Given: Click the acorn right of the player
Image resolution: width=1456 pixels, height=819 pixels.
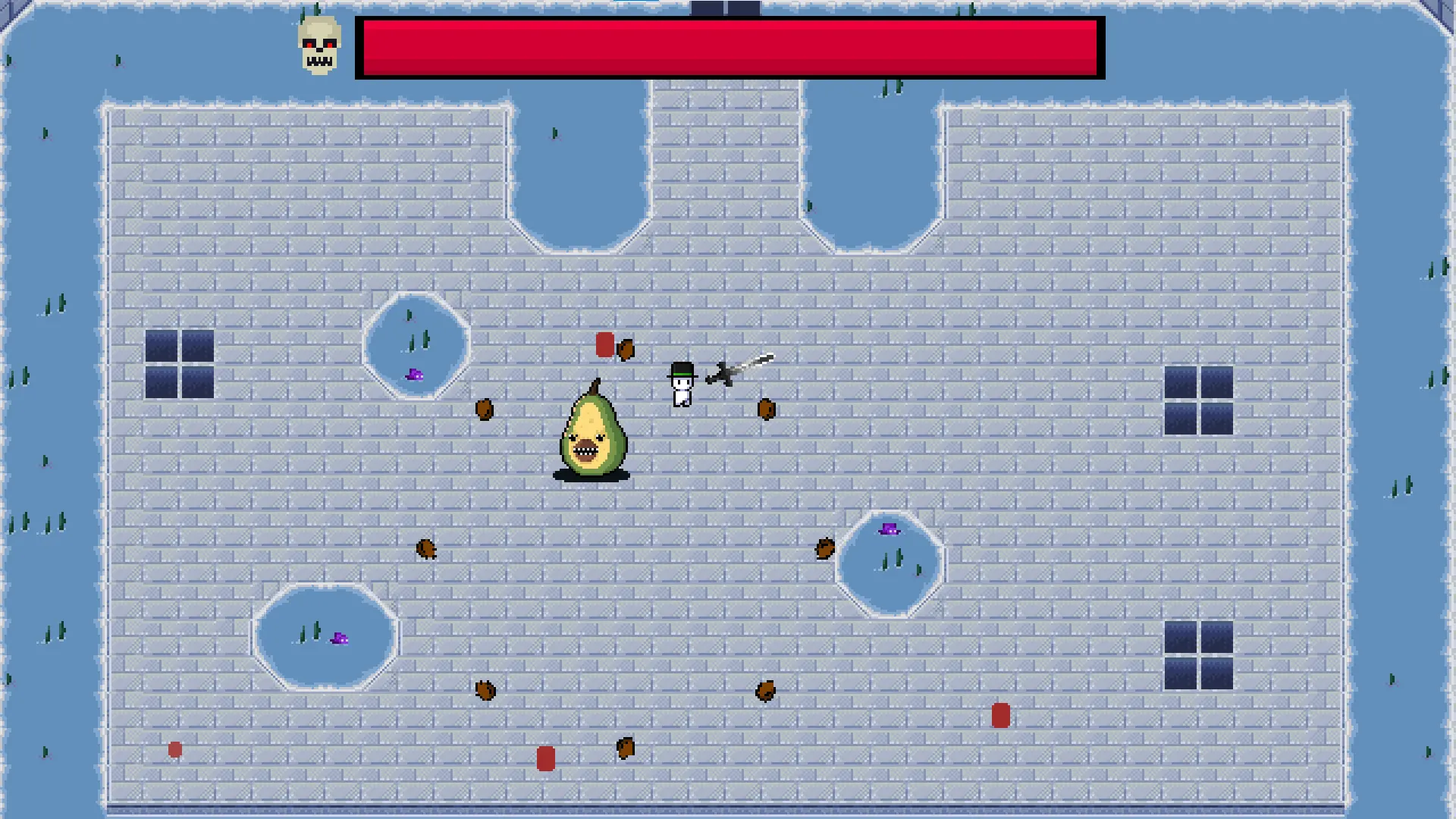Looking at the screenshot, I should tap(767, 408).
